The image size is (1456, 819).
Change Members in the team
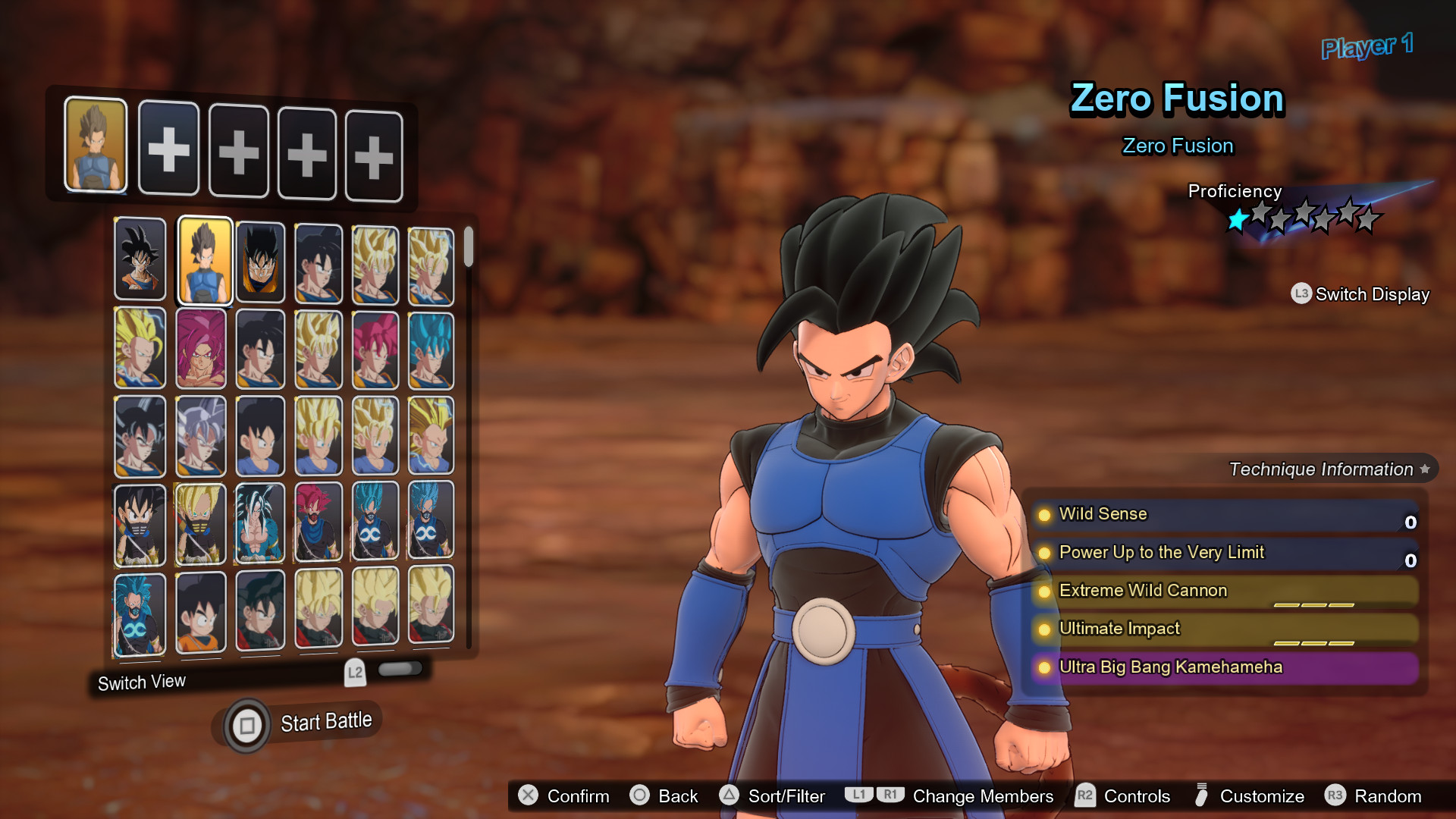[x=949, y=796]
